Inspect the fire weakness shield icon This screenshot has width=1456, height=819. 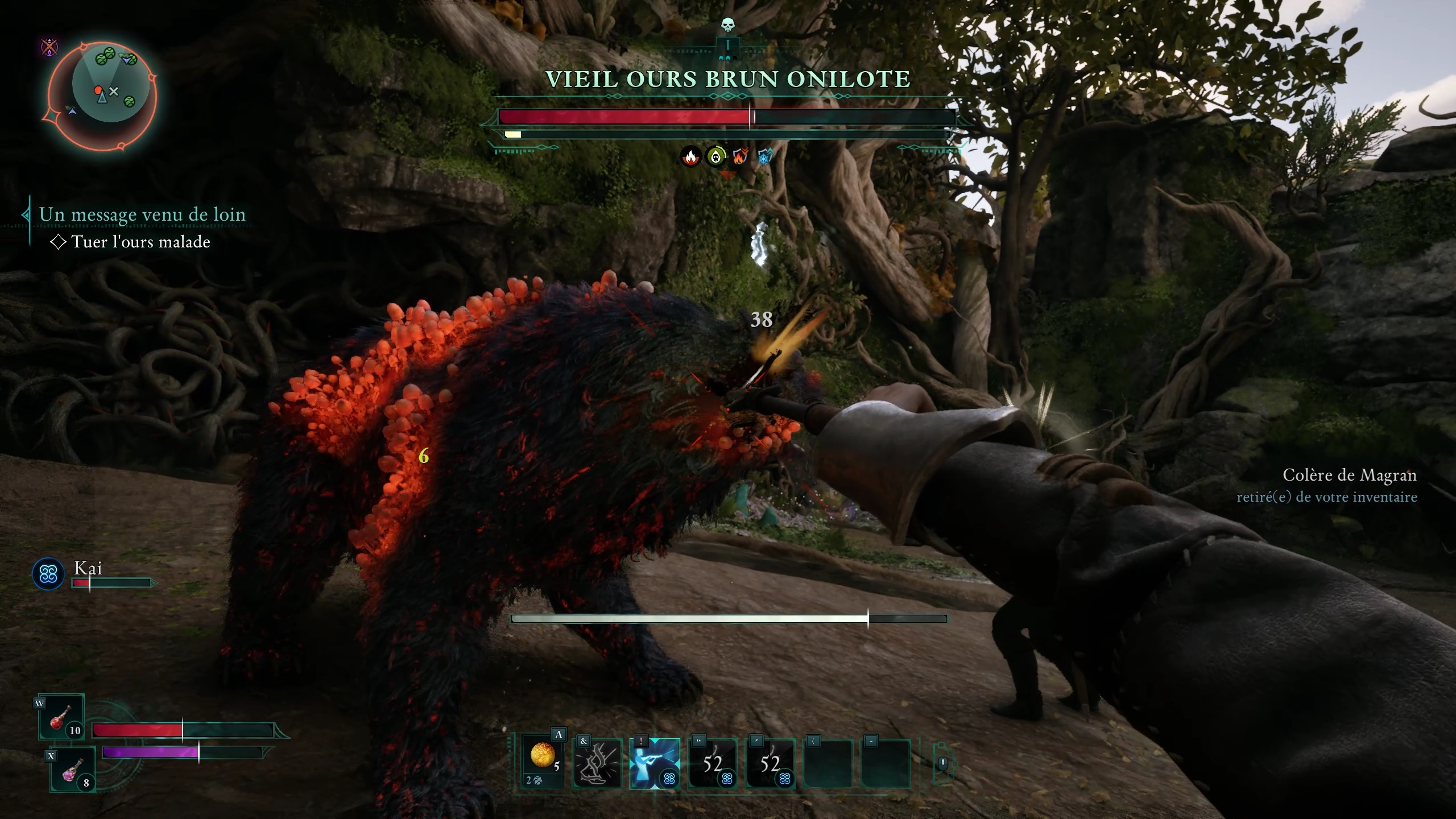pyautogui.click(x=740, y=156)
